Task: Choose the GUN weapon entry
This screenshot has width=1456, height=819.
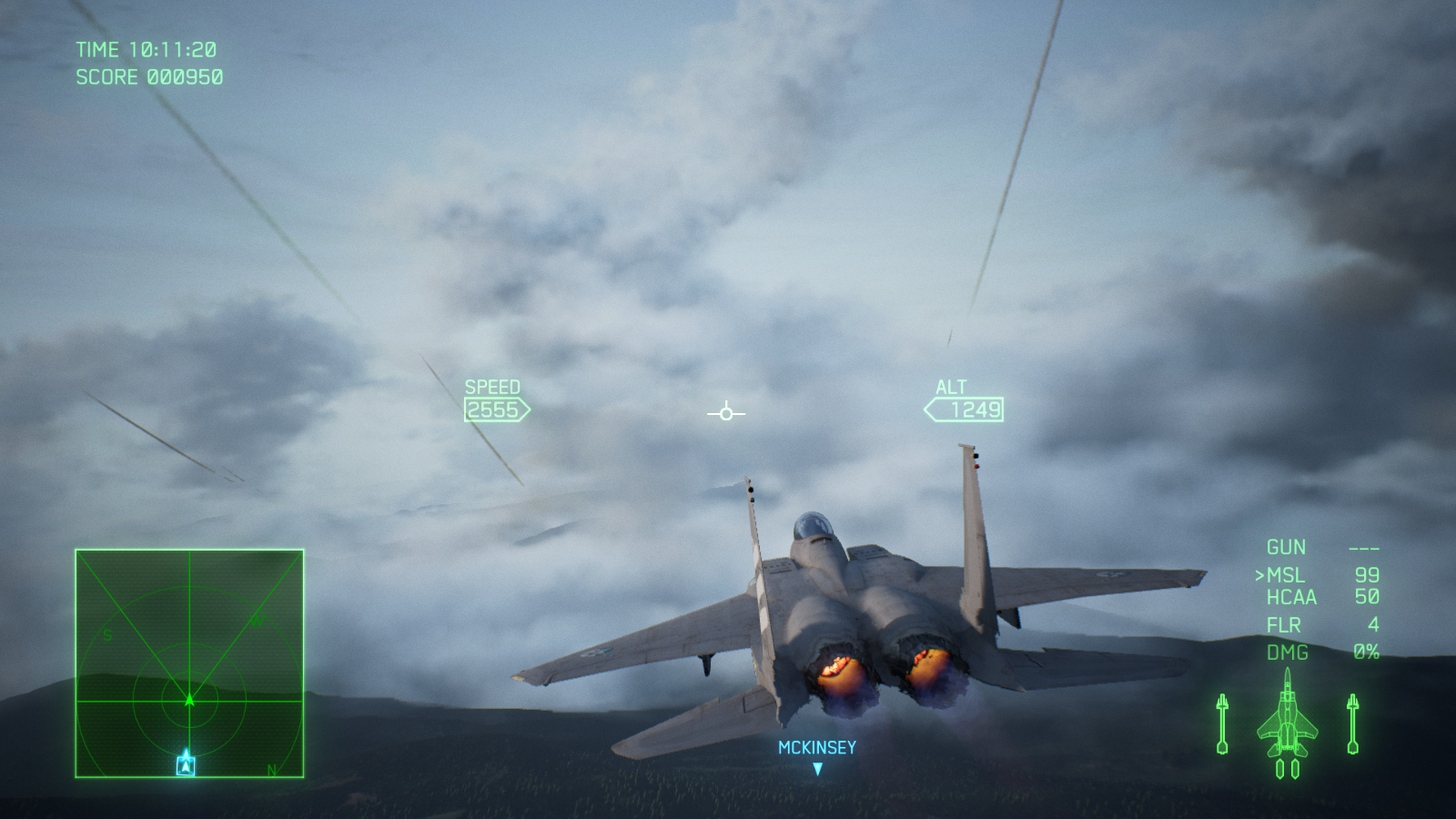Action: click(1286, 548)
